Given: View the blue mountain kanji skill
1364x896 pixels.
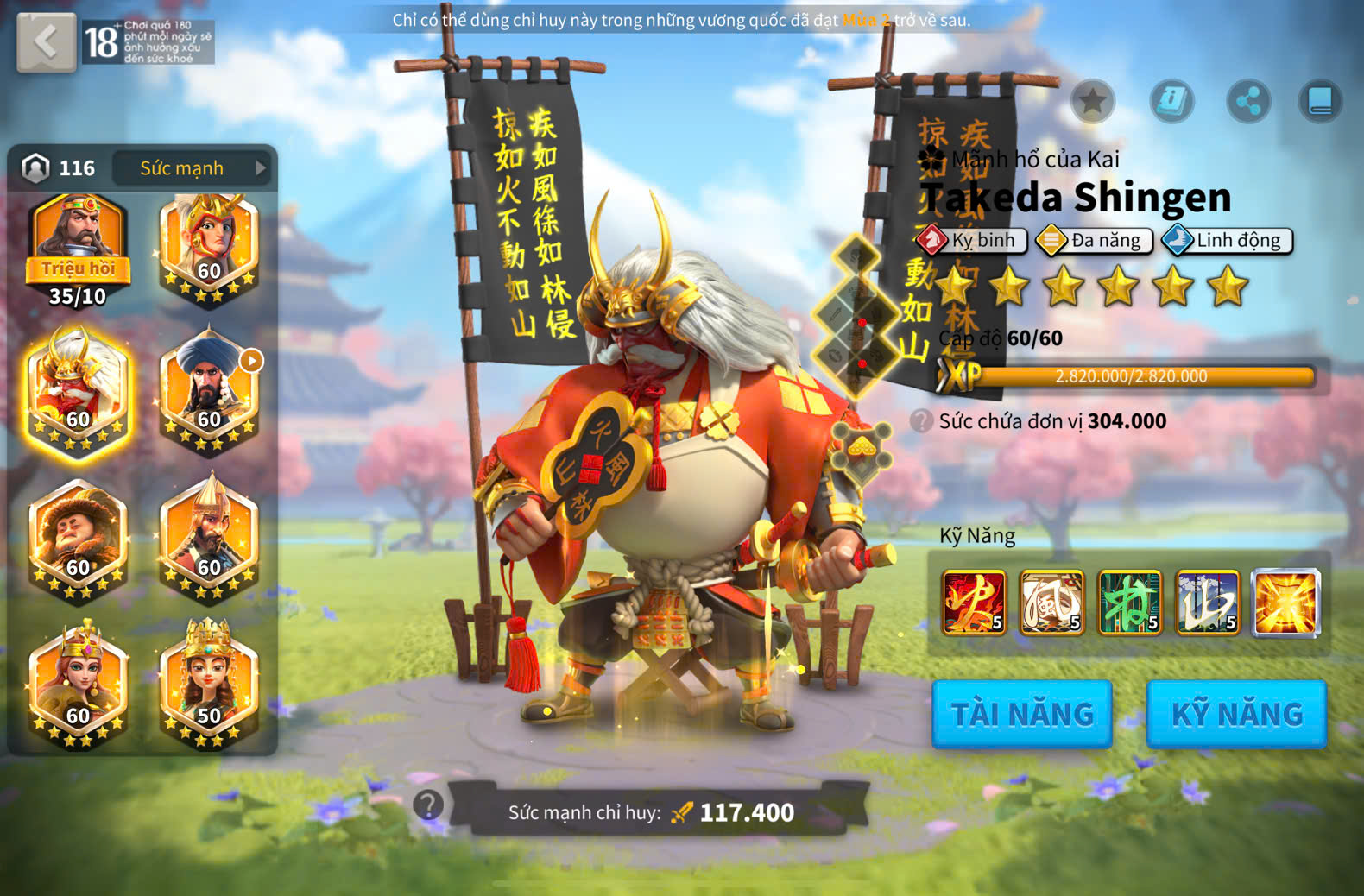Looking at the screenshot, I should 1208,603.
